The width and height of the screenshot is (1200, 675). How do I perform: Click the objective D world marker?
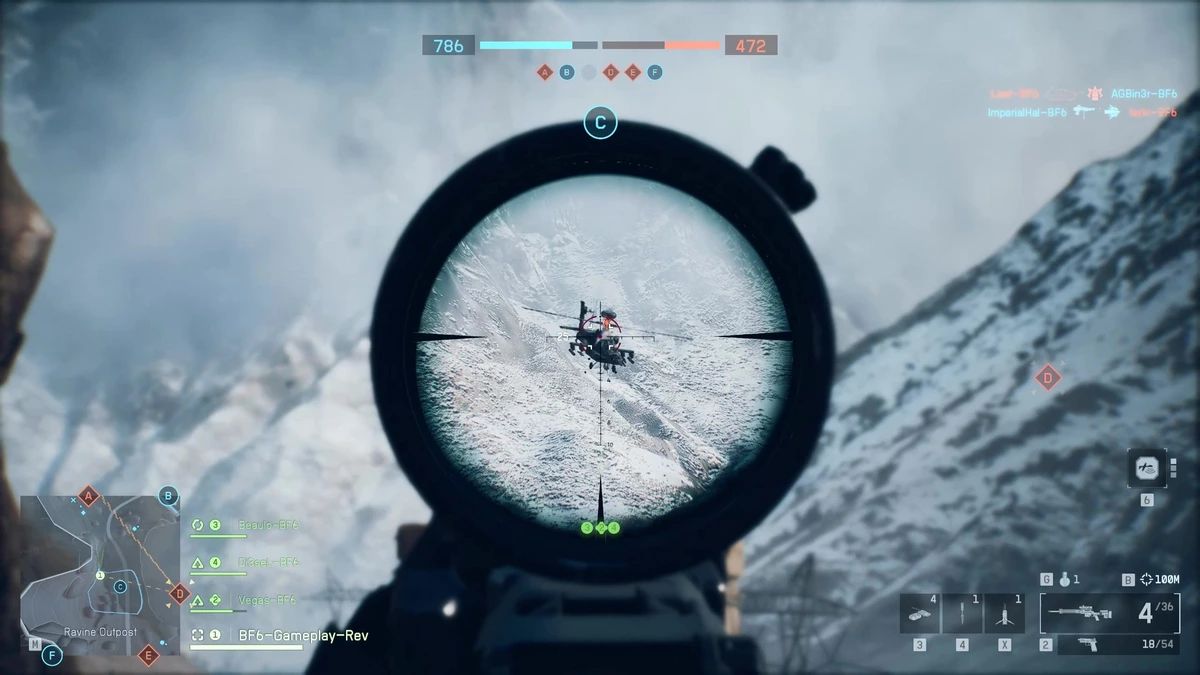point(1047,377)
